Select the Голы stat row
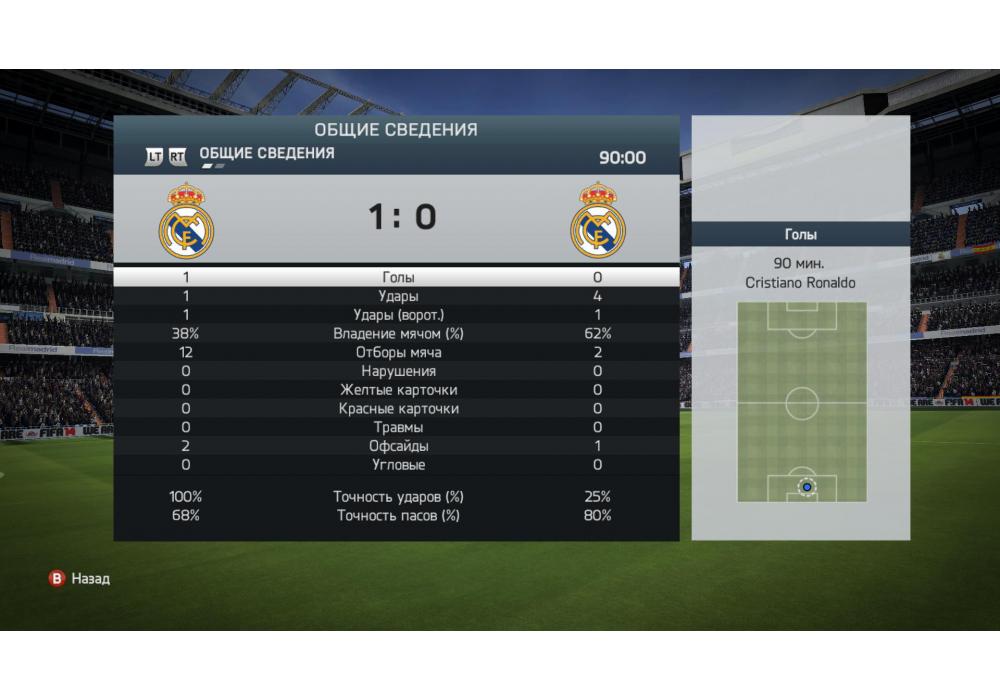Screen dimensions: 1000x700 [x=398, y=277]
